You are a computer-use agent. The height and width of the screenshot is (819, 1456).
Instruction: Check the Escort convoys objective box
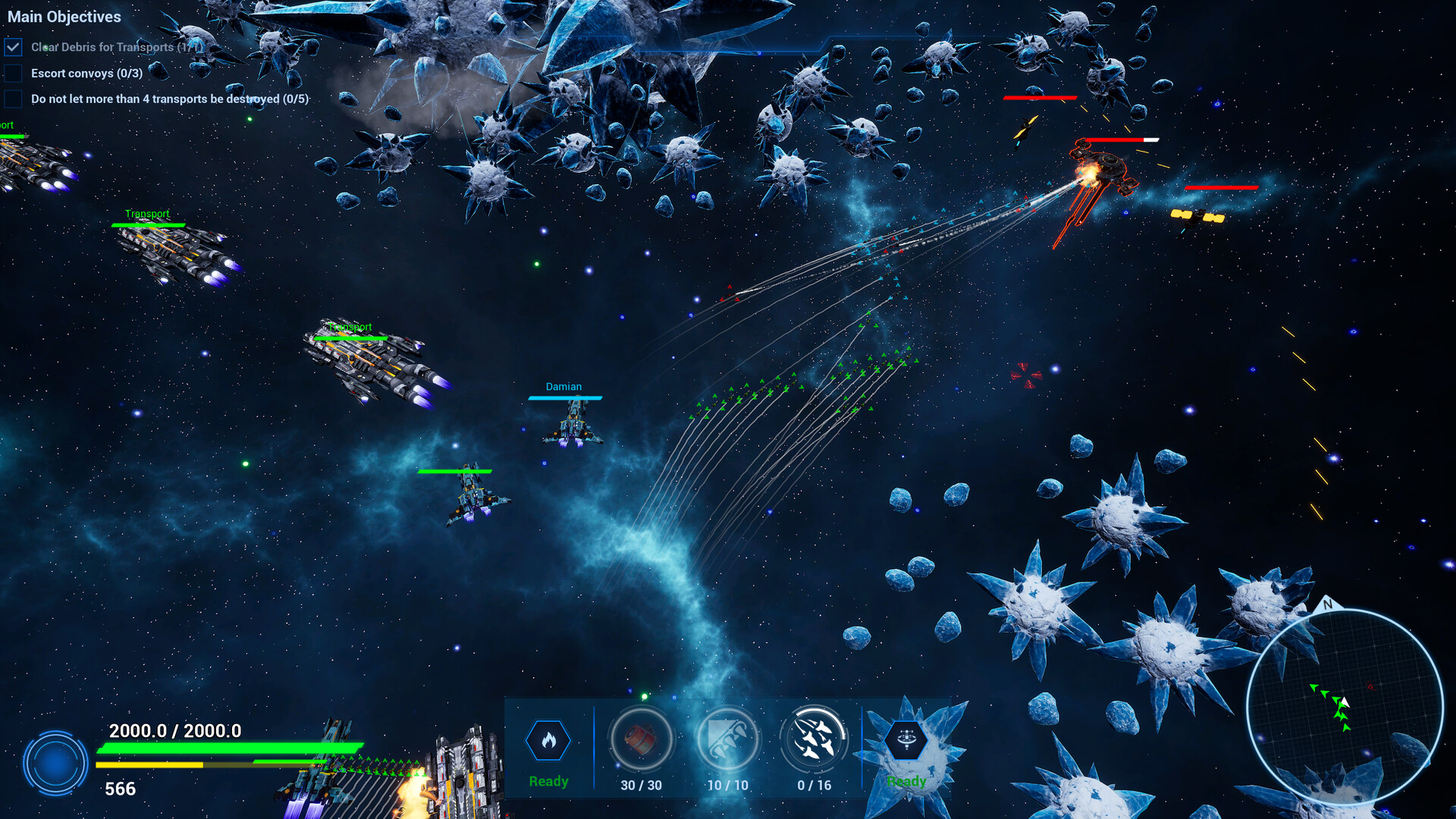pos(13,72)
